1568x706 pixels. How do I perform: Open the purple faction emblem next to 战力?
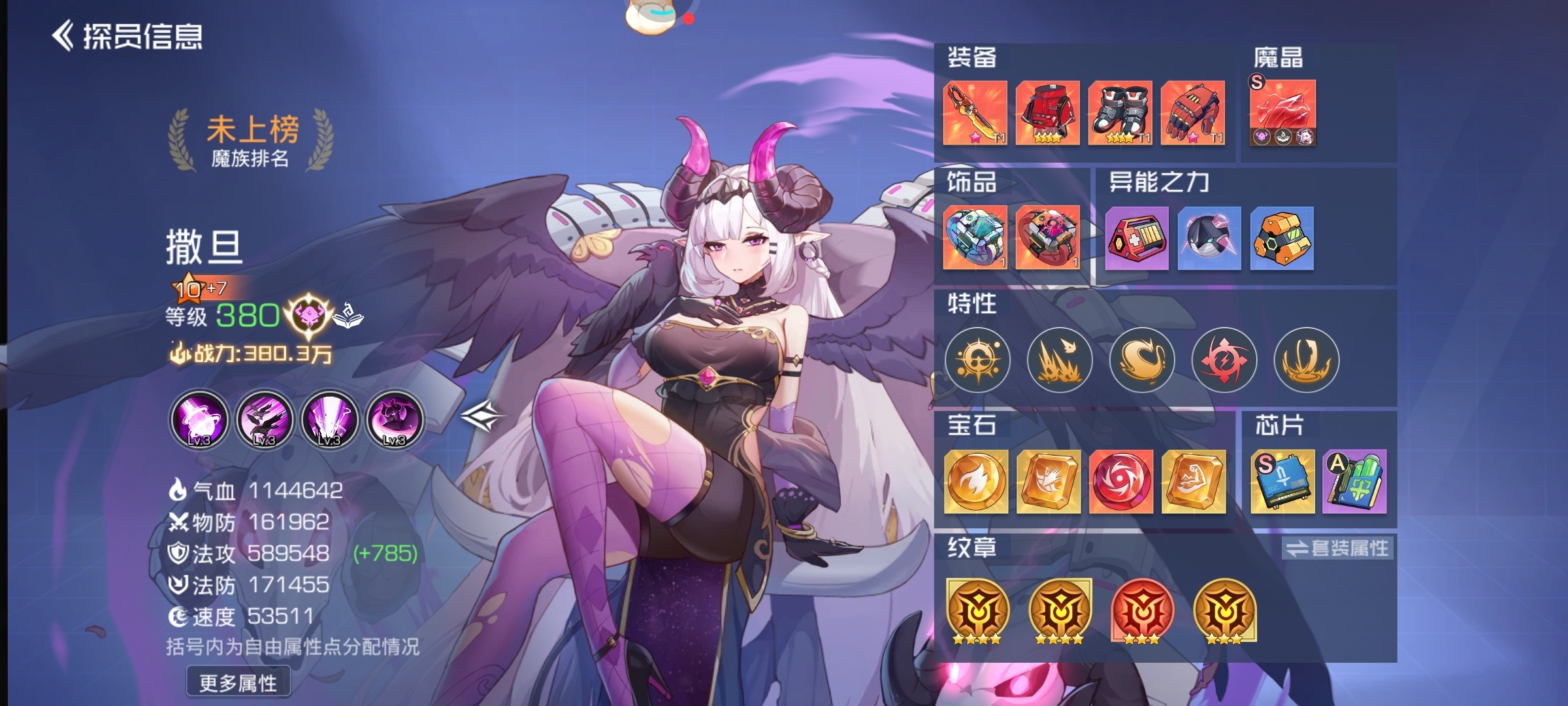coord(307,315)
